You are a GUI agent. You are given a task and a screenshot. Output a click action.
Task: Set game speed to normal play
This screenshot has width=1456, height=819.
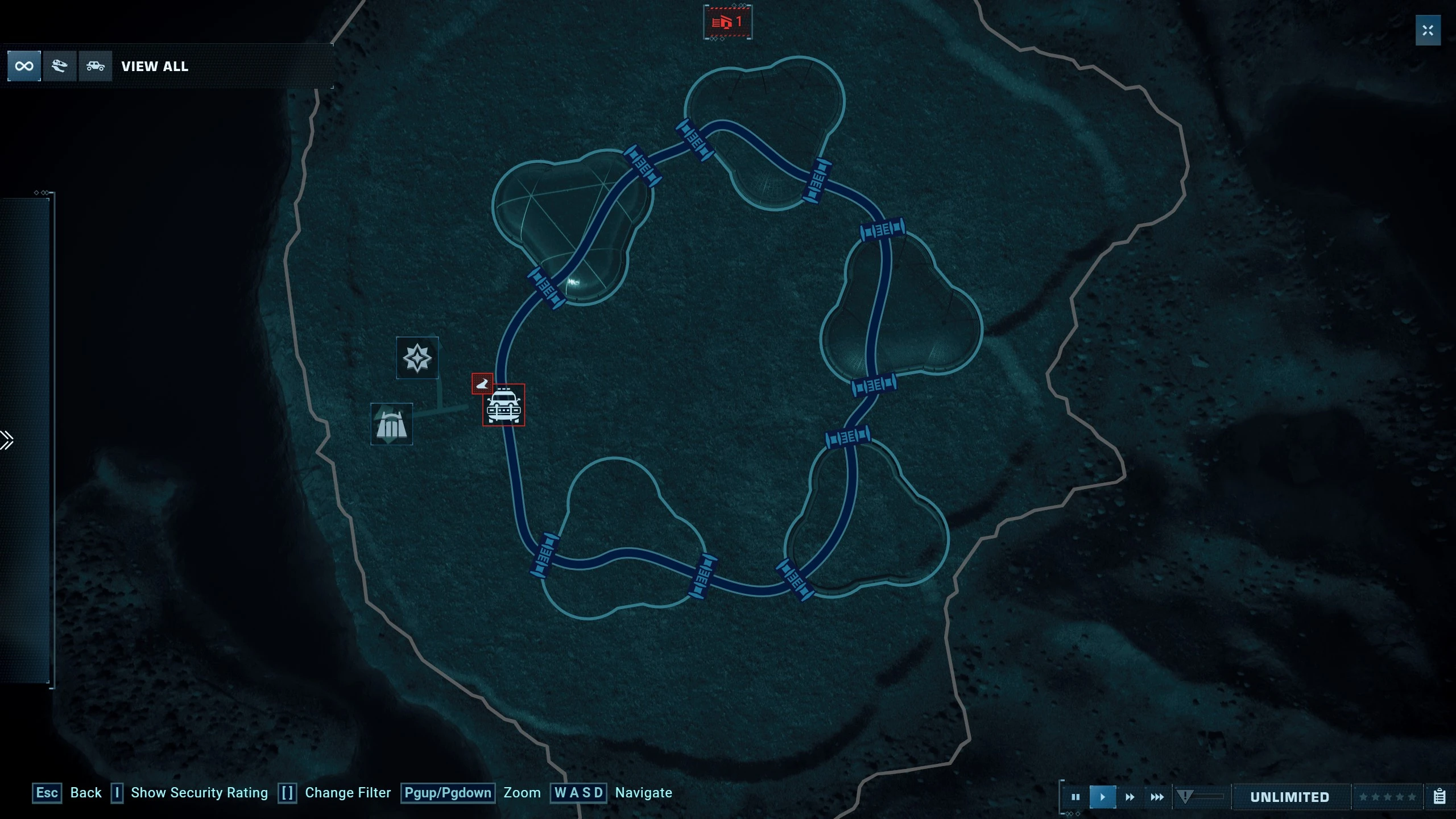pyautogui.click(x=1102, y=797)
